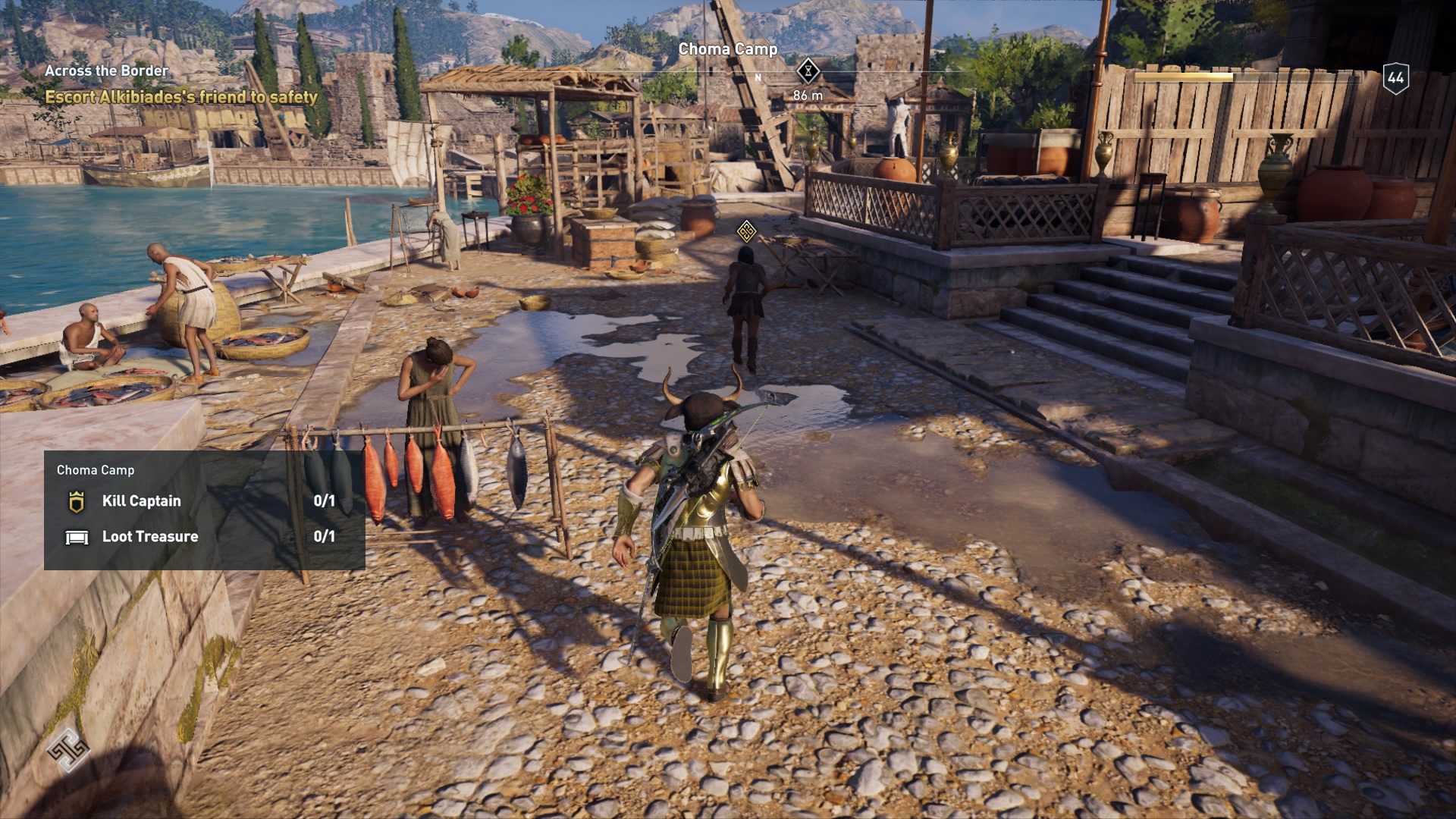This screenshot has height=819, width=1456.
Task: Click the Escort Alkibiades's friend objective text
Action: (182, 96)
